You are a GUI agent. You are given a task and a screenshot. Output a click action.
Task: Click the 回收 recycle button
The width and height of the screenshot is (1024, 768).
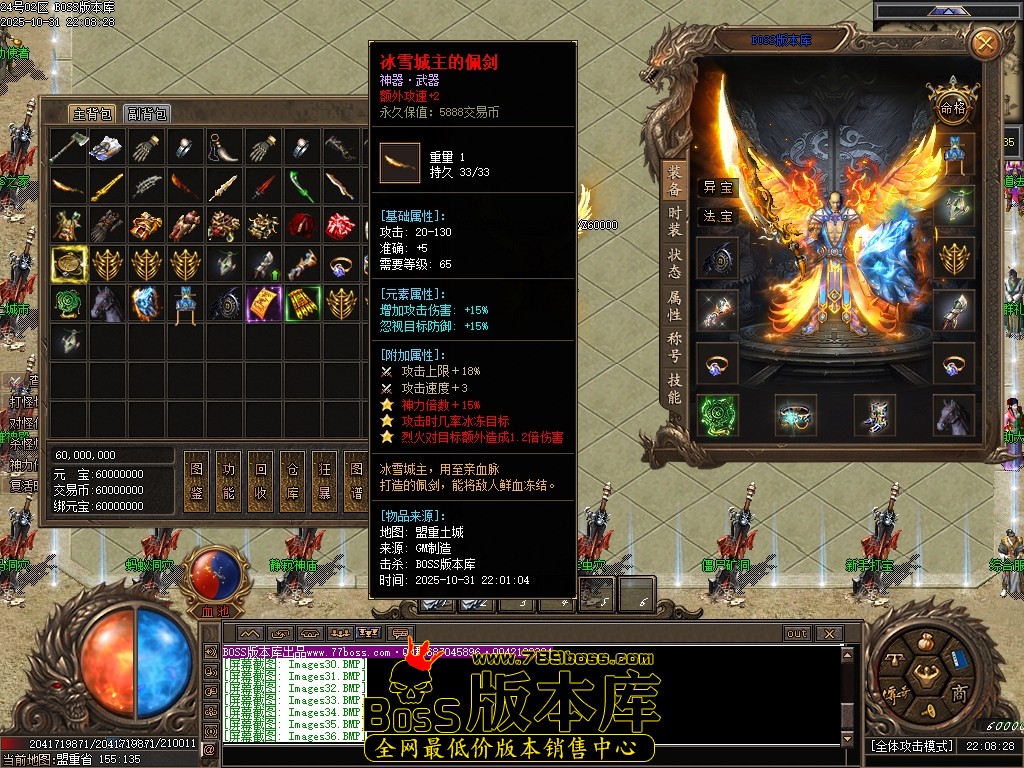tap(262, 482)
